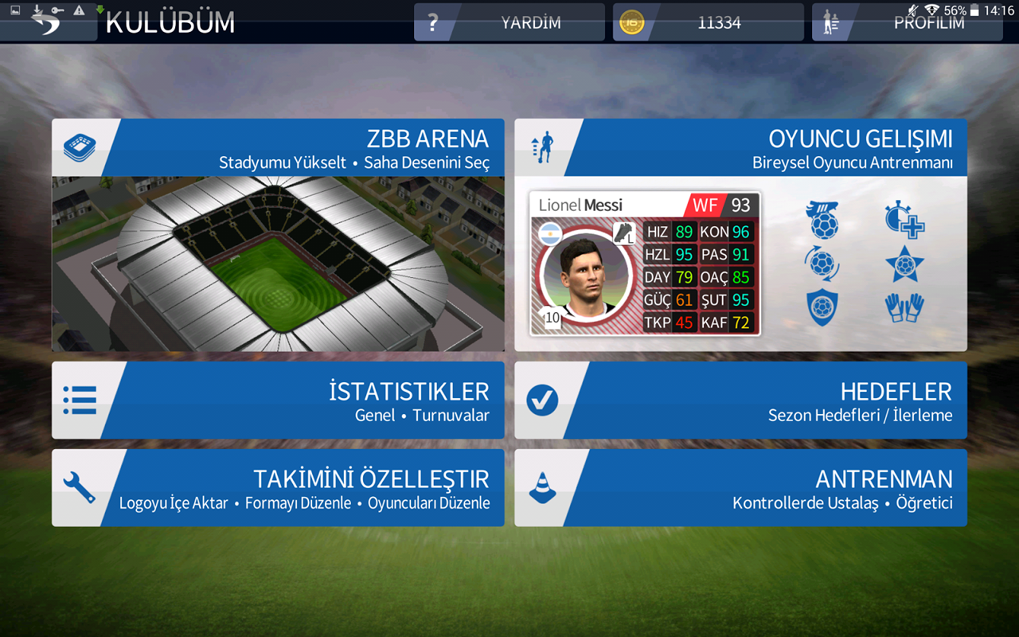Screen dimensions: 1019x637
Task: Open the ZBB Arena stadium panel
Action: click(x=278, y=234)
